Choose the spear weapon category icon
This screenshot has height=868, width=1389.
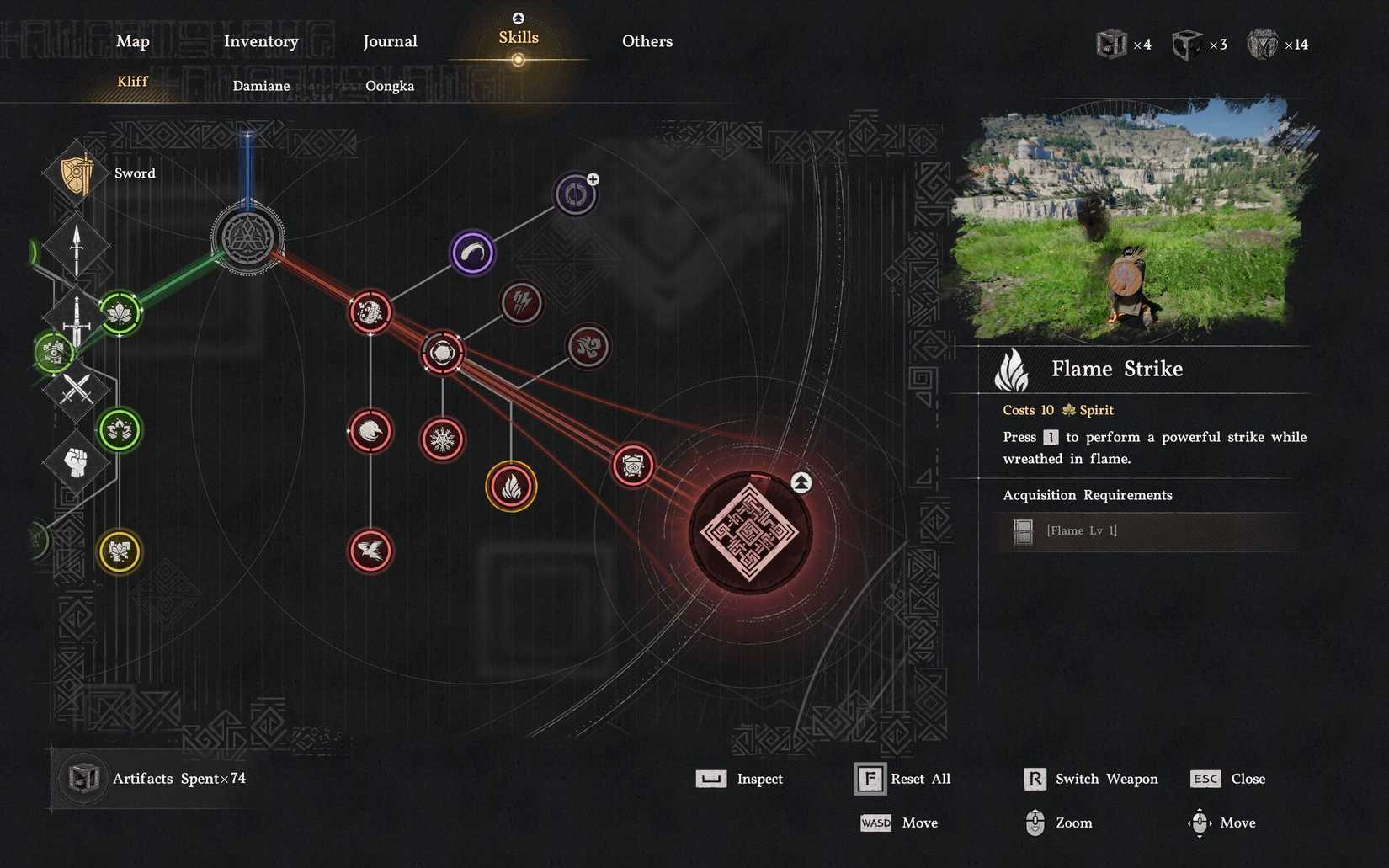tap(77, 247)
